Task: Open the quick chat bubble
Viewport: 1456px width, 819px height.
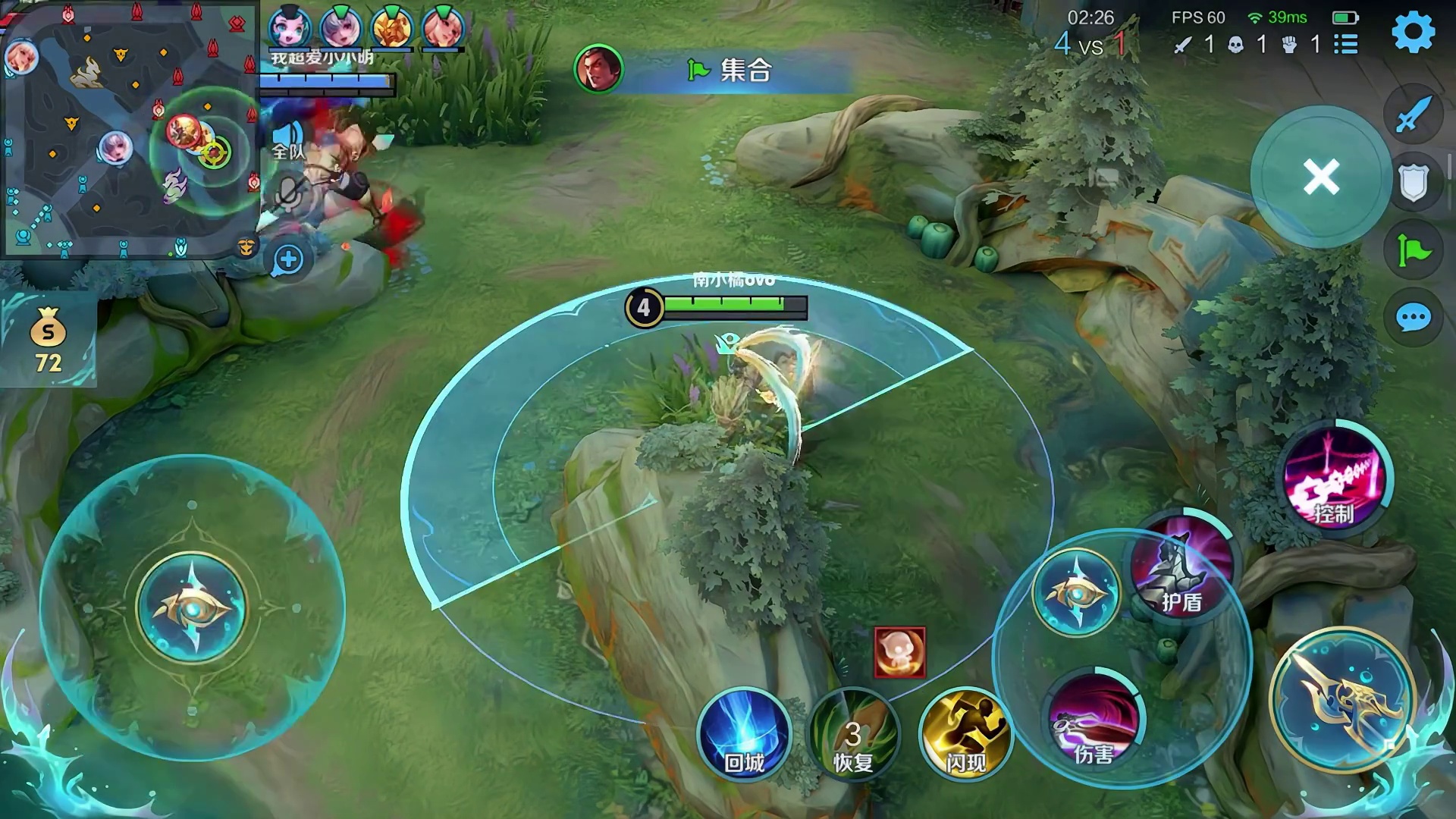Action: (1413, 318)
